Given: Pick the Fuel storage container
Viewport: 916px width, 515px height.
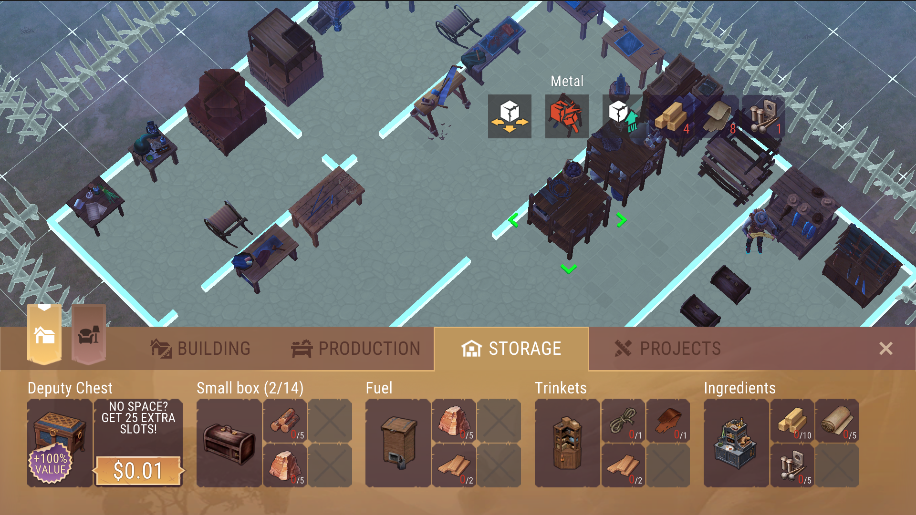Looking at the screenshot, I should [x=397, y=443].
